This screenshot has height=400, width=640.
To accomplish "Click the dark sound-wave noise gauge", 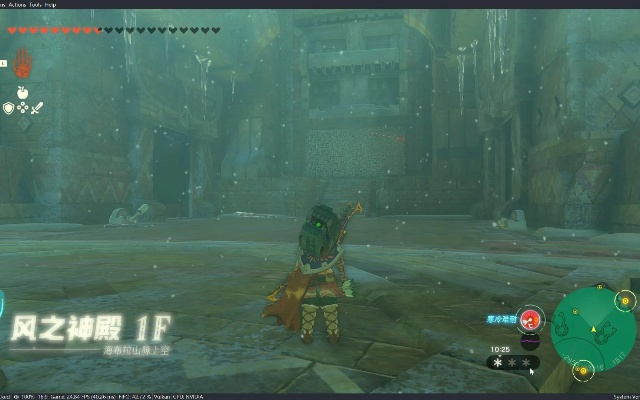I will 531,340.
